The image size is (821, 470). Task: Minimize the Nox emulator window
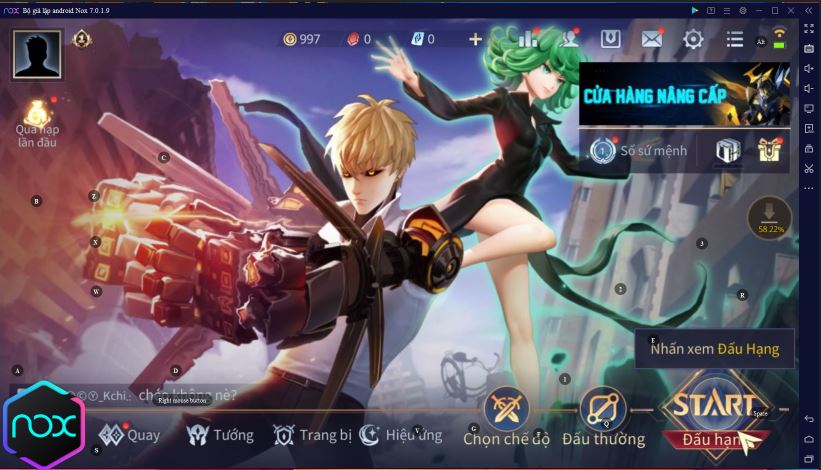[x=761, y=9]
